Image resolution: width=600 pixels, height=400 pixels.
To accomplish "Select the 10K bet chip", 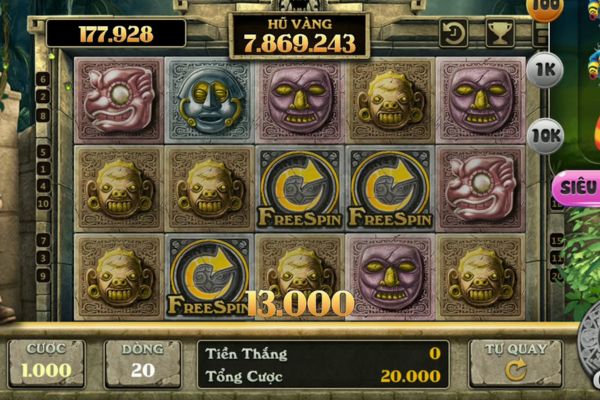I will [x=546, y=135].
